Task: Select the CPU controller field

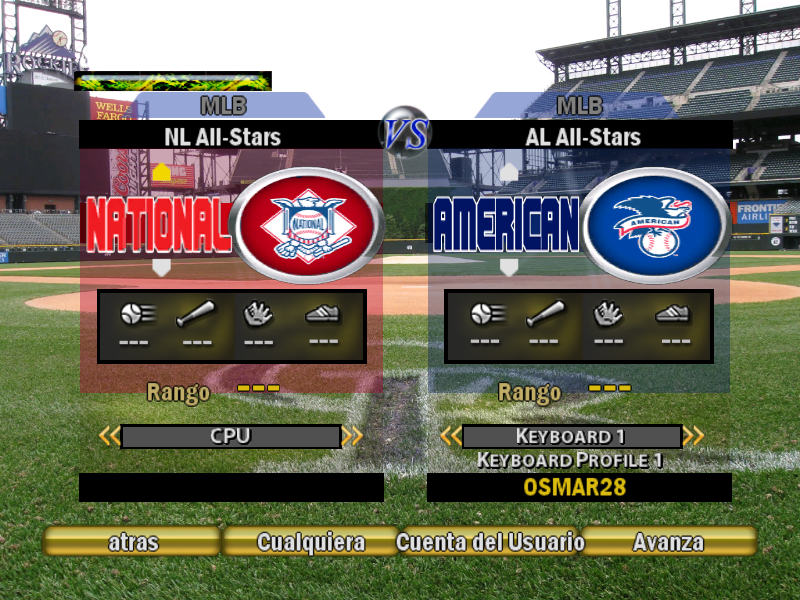Action: 230,436
